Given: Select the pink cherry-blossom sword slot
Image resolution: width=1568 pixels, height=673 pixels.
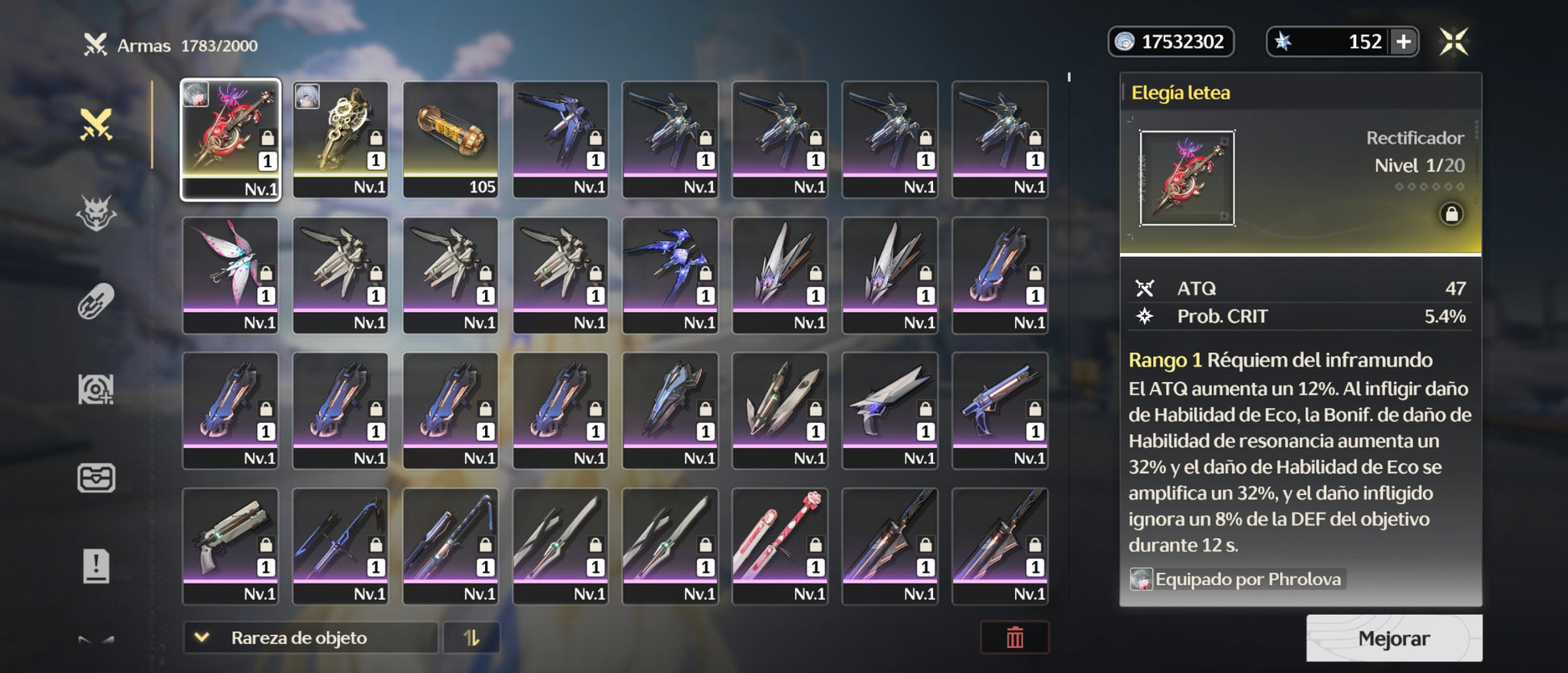Looking at the screenshot, I should pyautogui.click(x=780, y=546).
